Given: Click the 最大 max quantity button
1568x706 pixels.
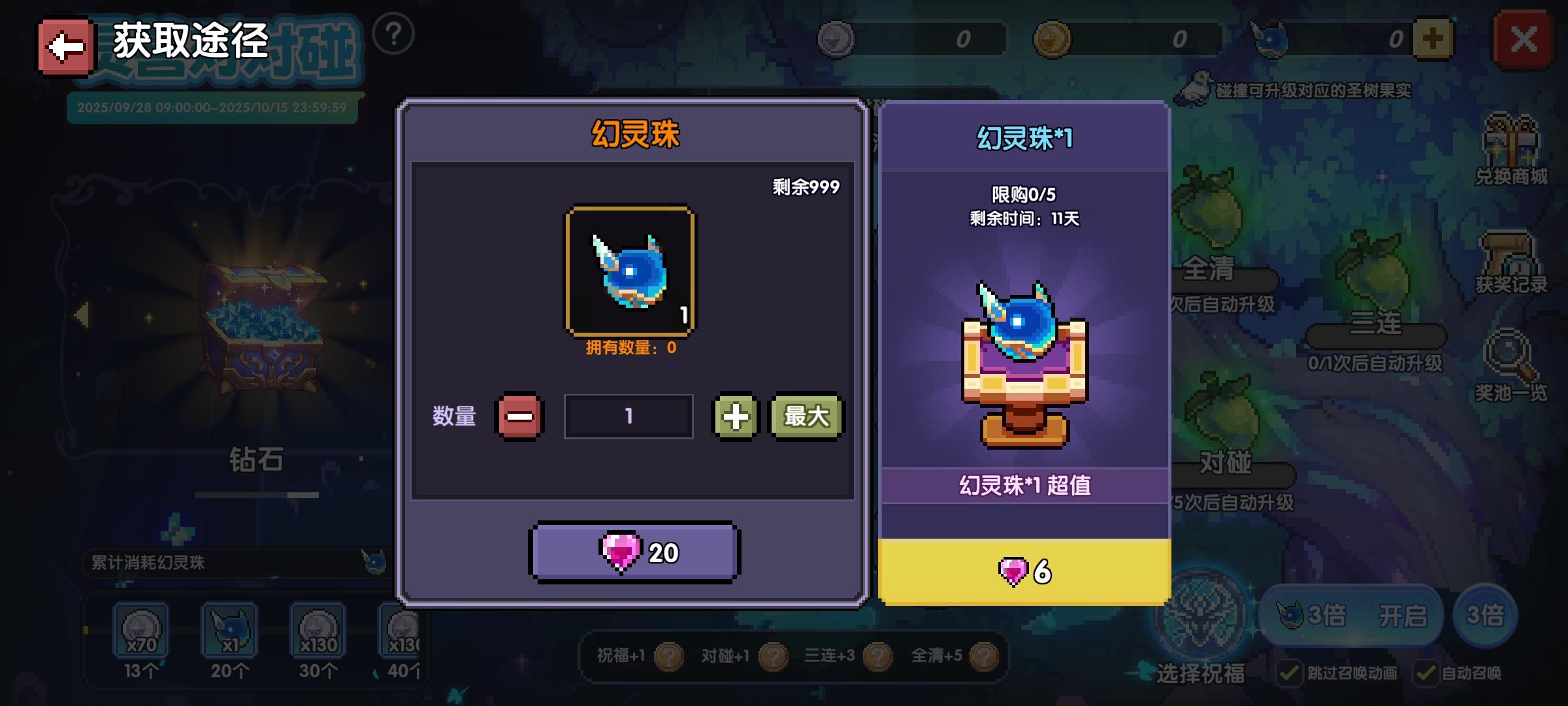Looking at the screenshot, I should (x=806, y=416).
